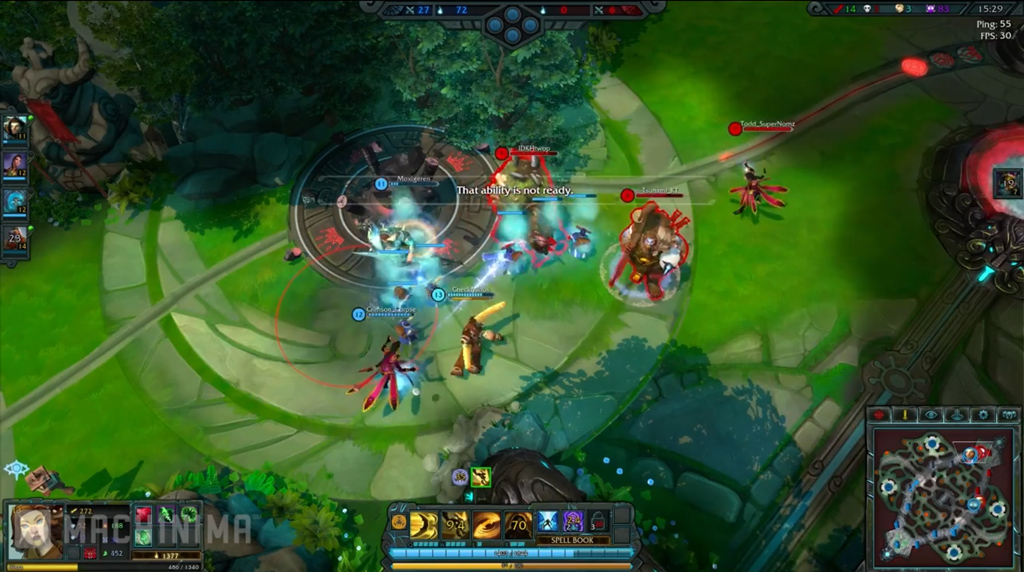Activate the red danger ping button
Screen dimensions: 1024x572
click(x=879, y=415)
